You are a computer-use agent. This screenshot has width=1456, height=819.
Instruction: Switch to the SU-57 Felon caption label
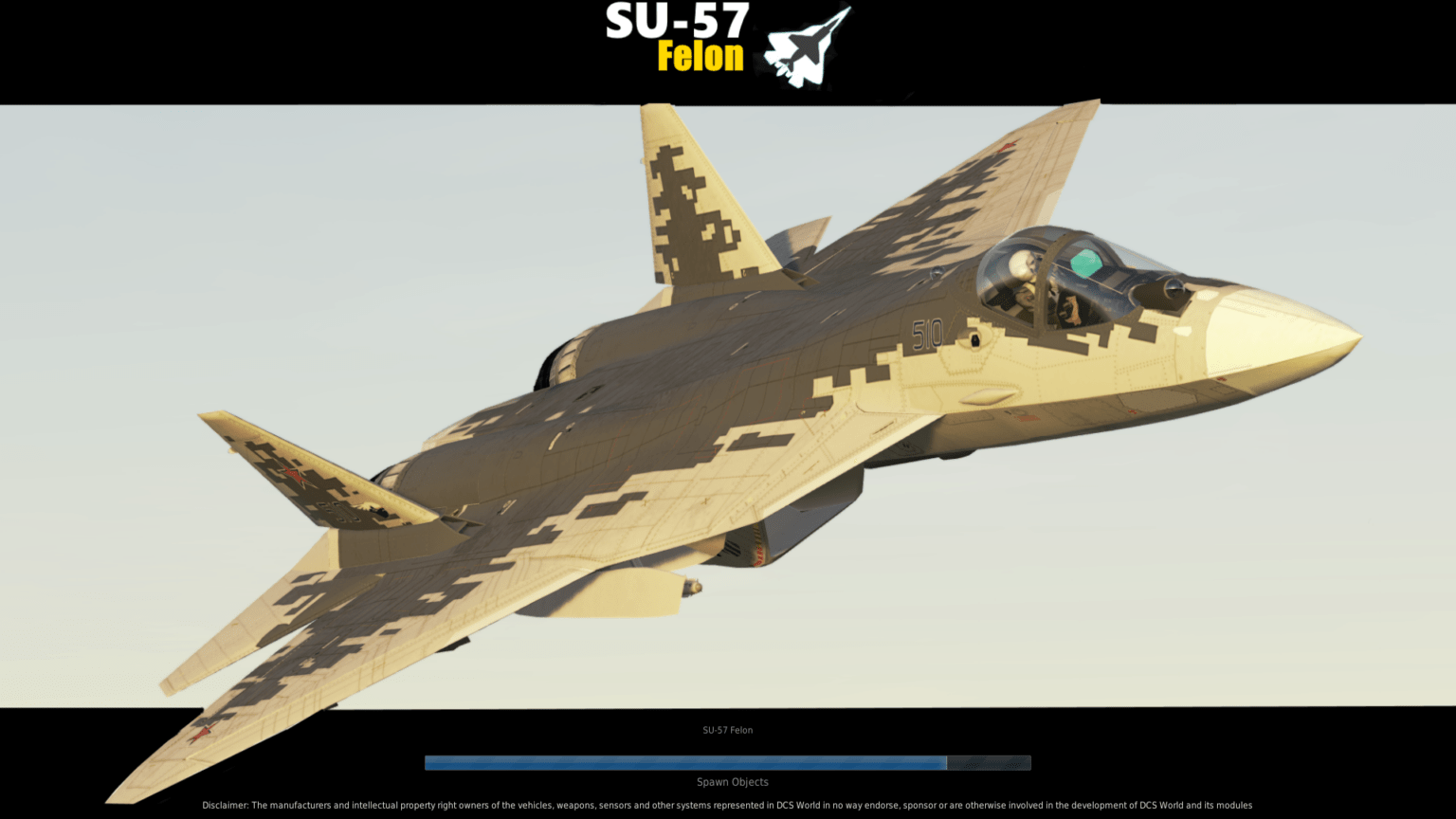[x=728, y=730]
